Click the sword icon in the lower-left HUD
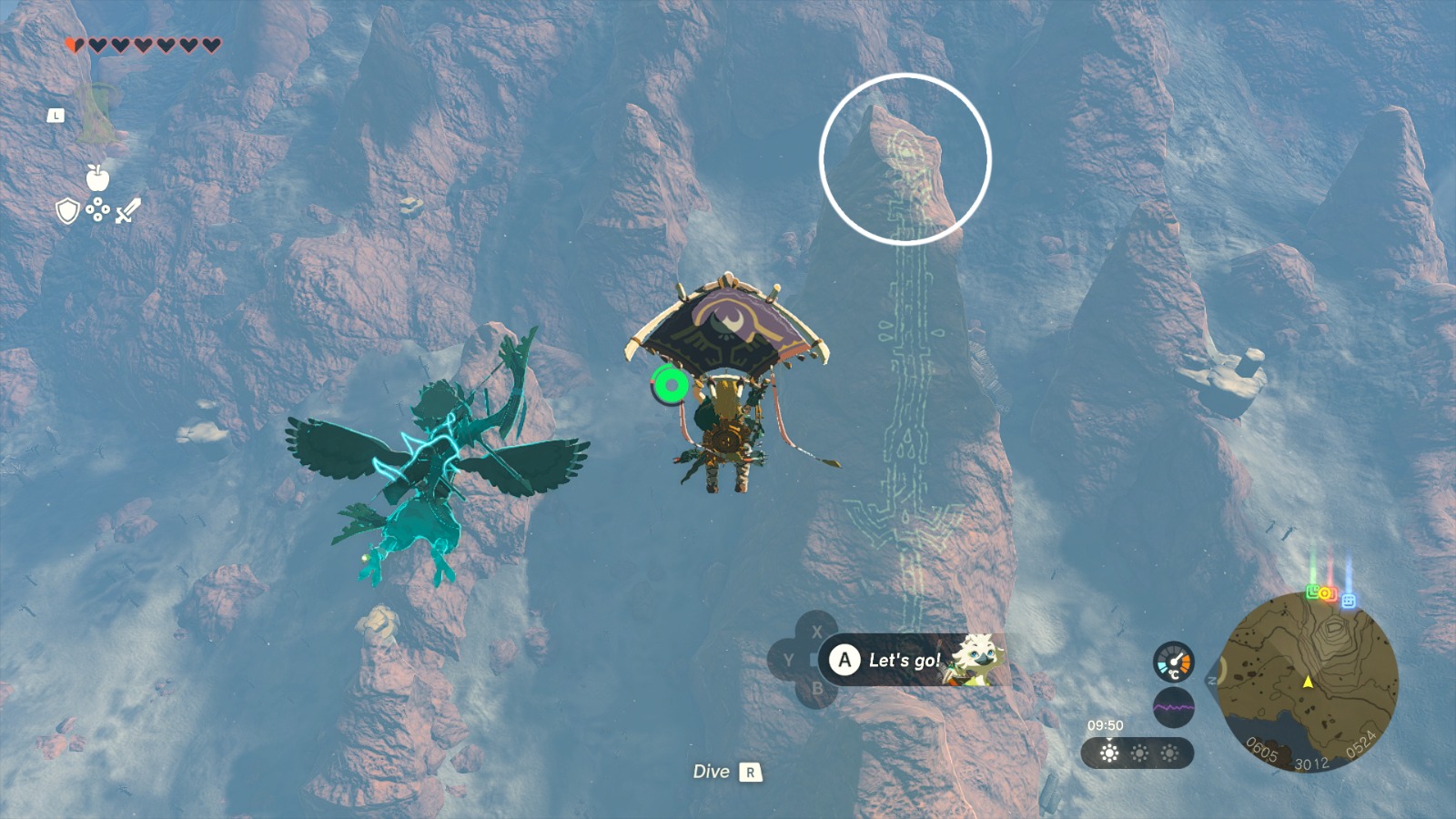Screen dimensions: 1456x819 tap(127, 210)
